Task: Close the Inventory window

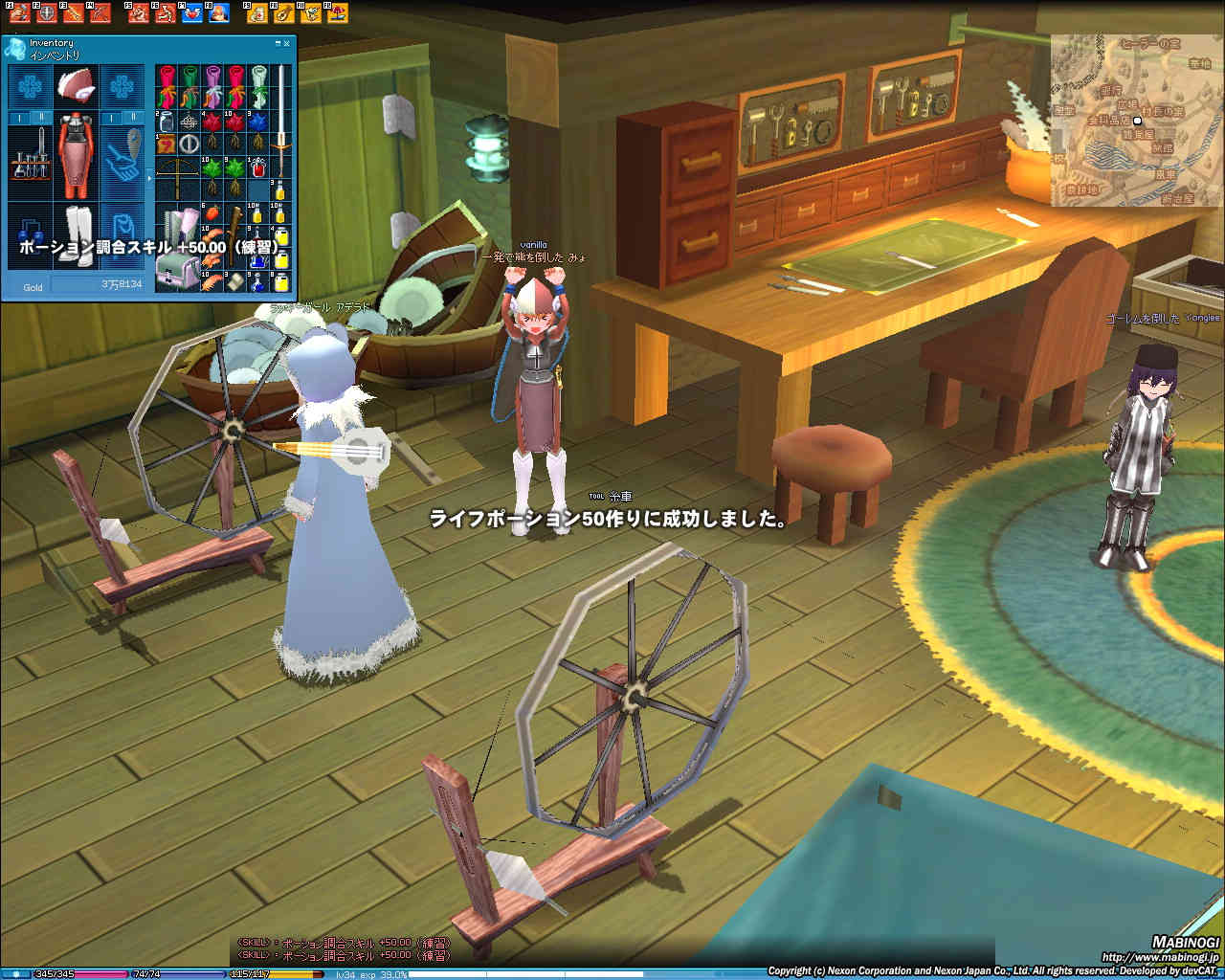Action: click(287, 43)
